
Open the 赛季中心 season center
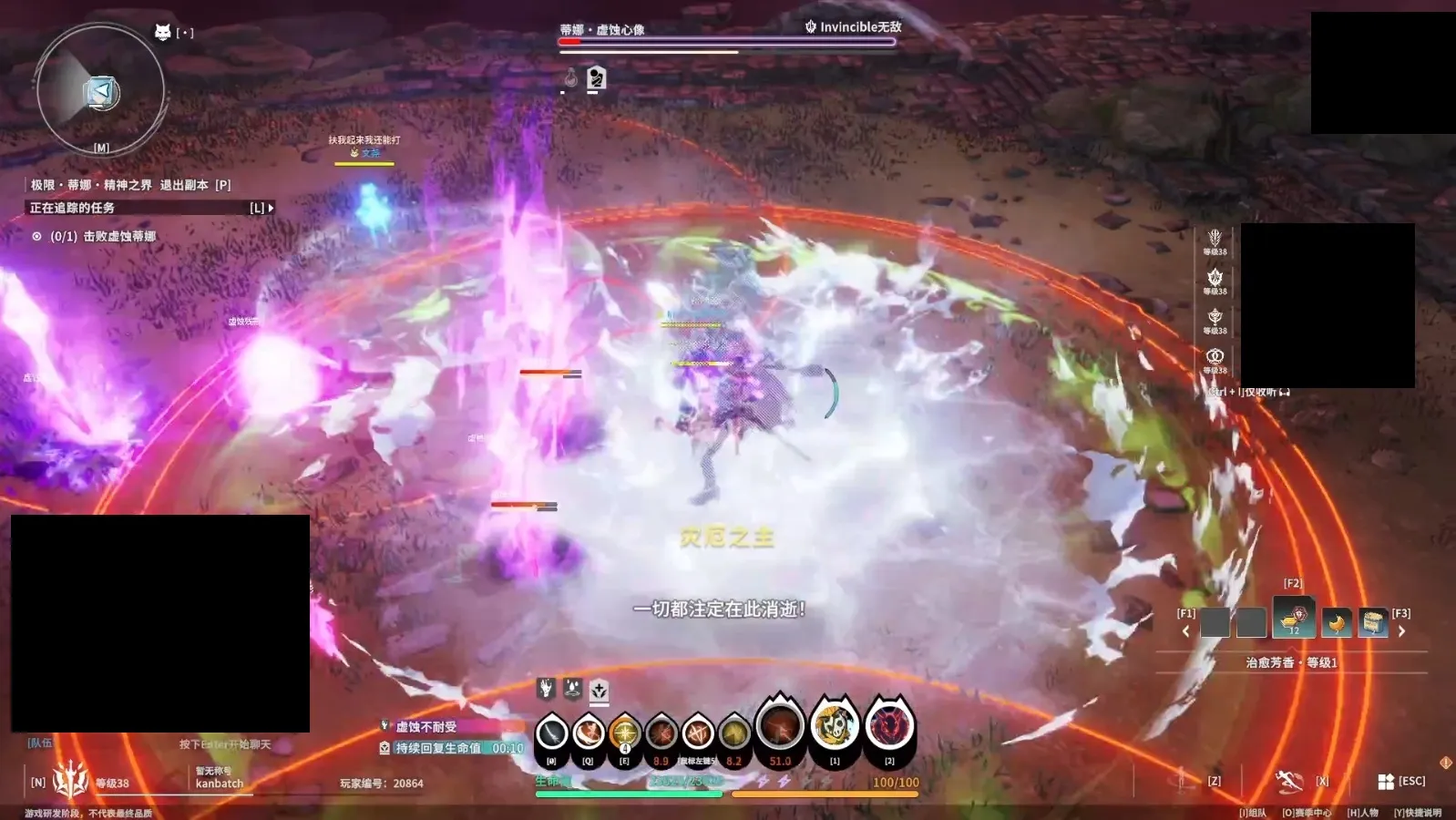[x=1307, y=813]
